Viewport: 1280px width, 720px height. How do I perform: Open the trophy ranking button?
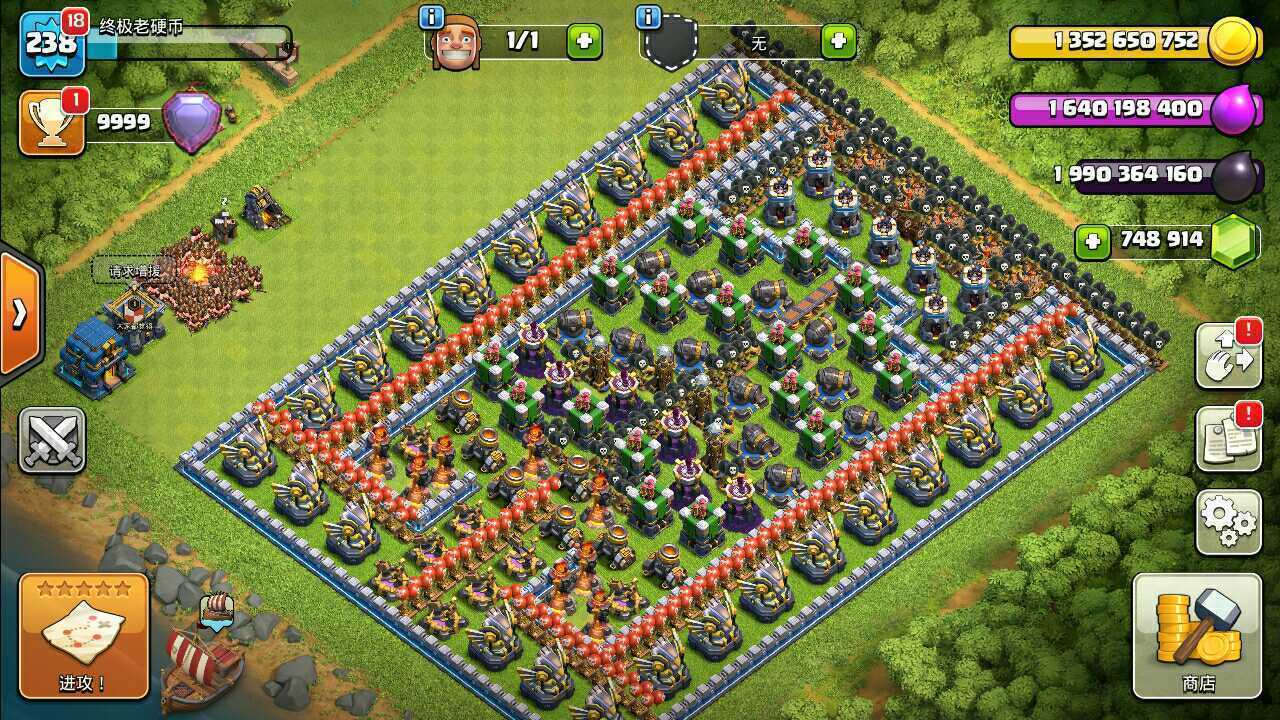click(52, 123)
